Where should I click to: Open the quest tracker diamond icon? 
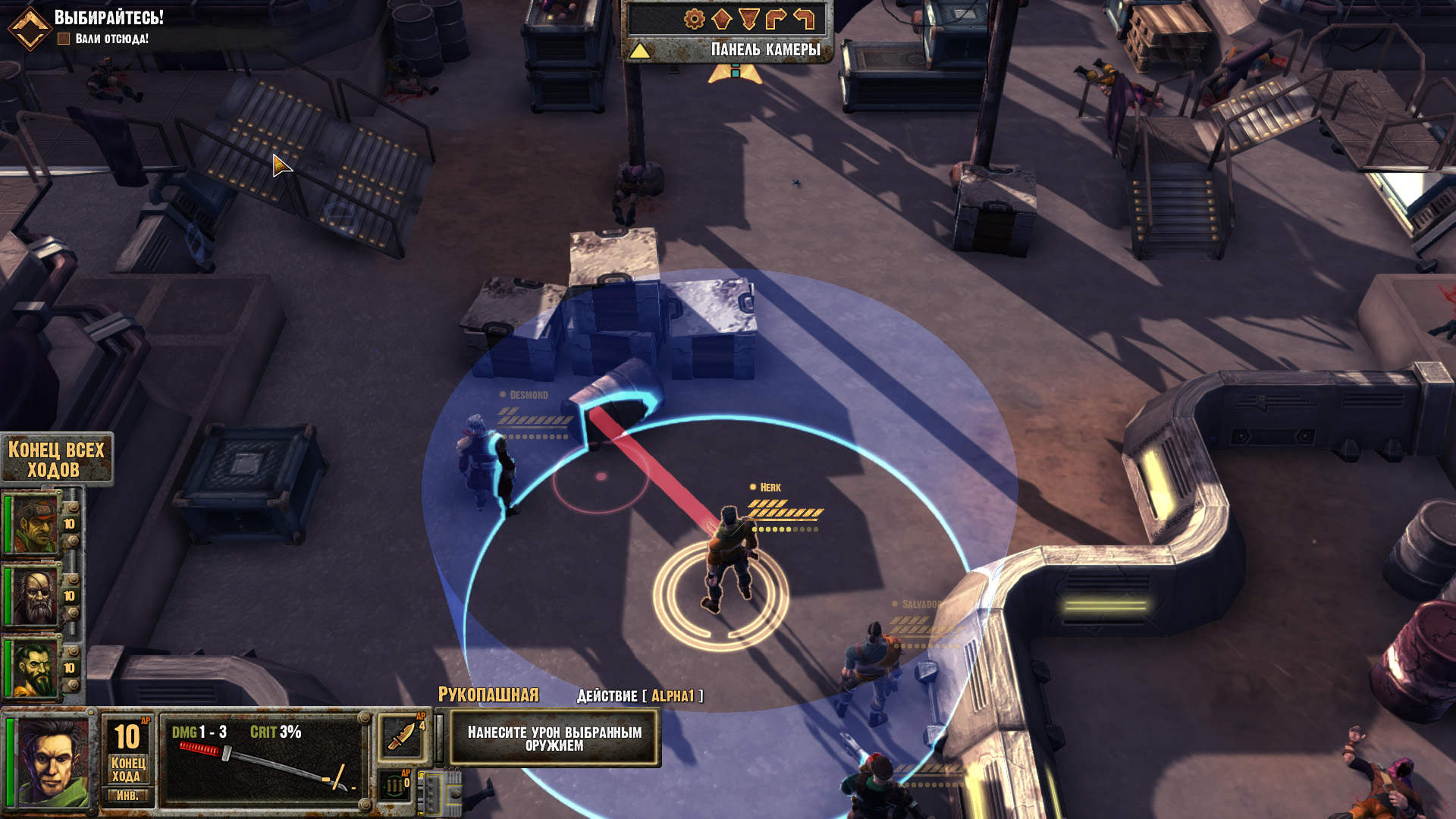[x=29, y=29]
